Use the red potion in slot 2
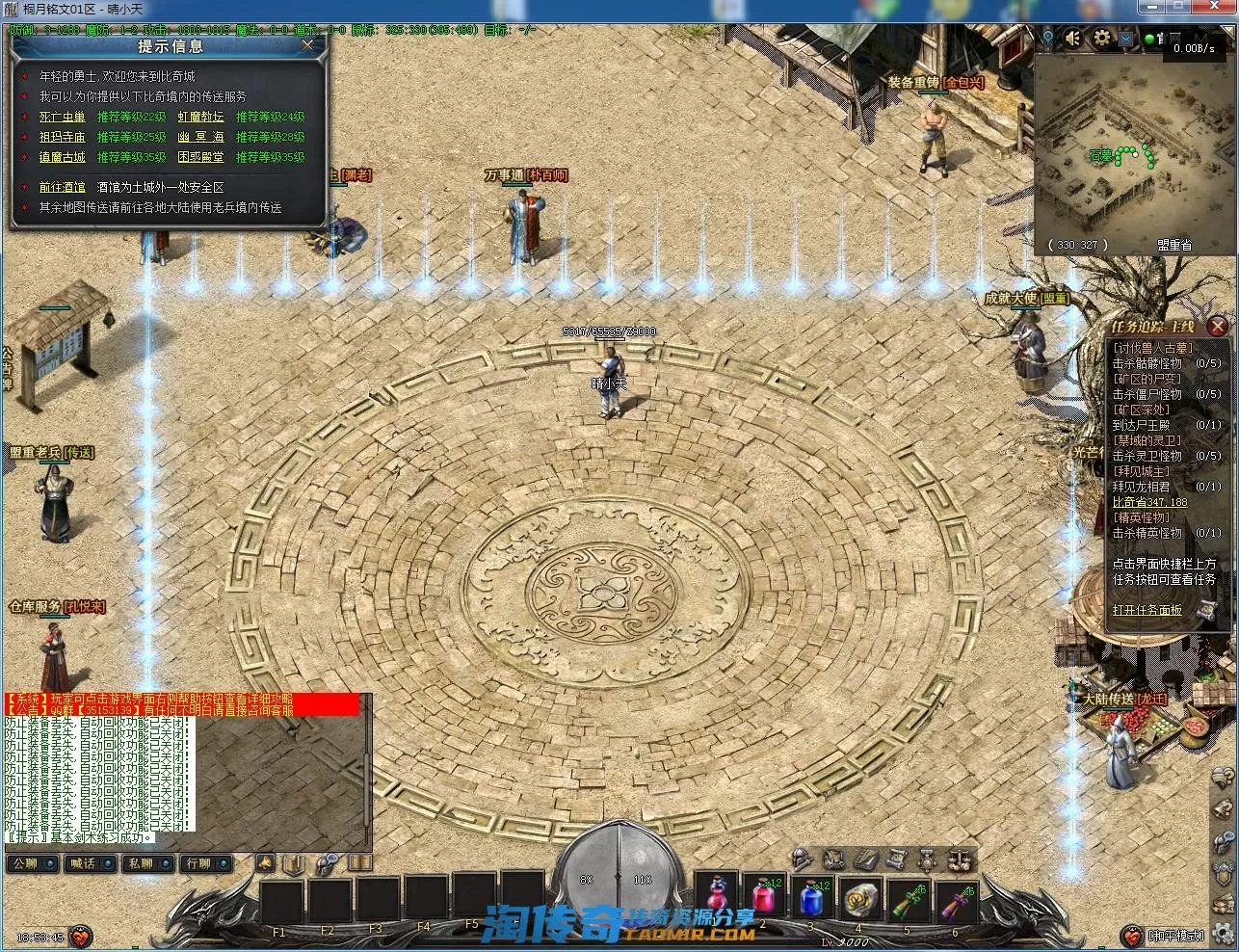This screenshot has width=1239, height=952. coord(763,899)
